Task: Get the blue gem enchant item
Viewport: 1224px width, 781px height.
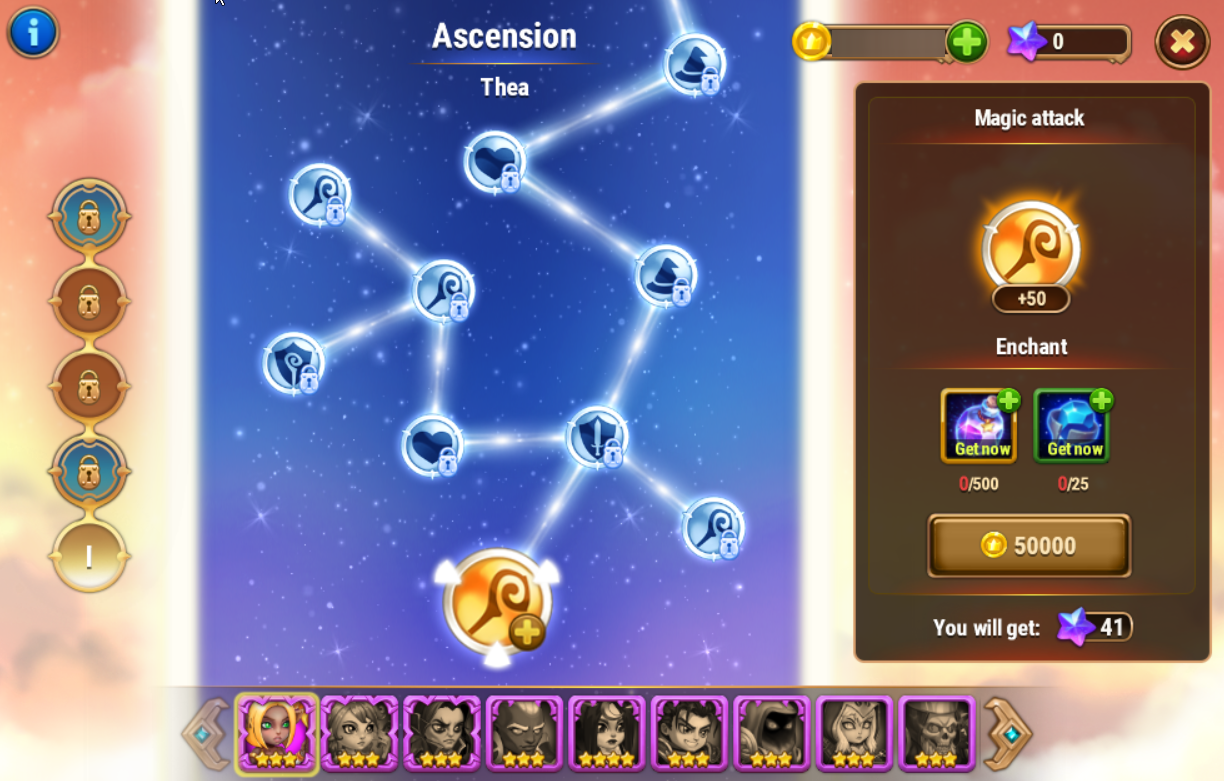Action: point(1072,426)
